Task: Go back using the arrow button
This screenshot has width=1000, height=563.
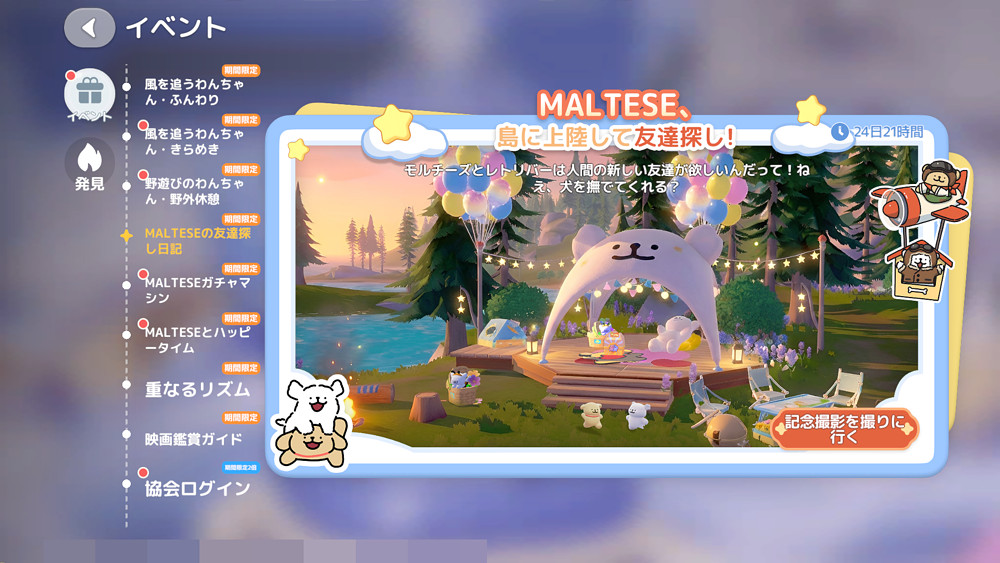Action: 89,28
